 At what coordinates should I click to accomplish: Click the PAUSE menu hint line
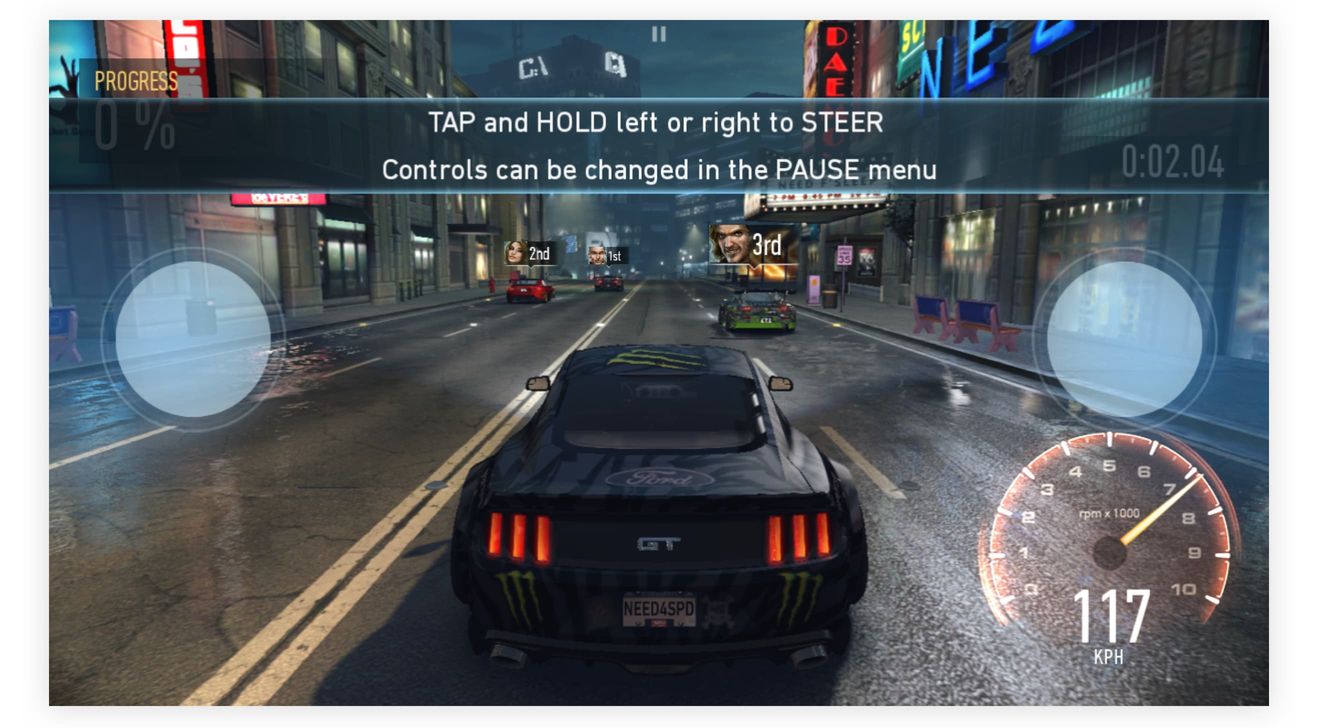tap(660, 169)
